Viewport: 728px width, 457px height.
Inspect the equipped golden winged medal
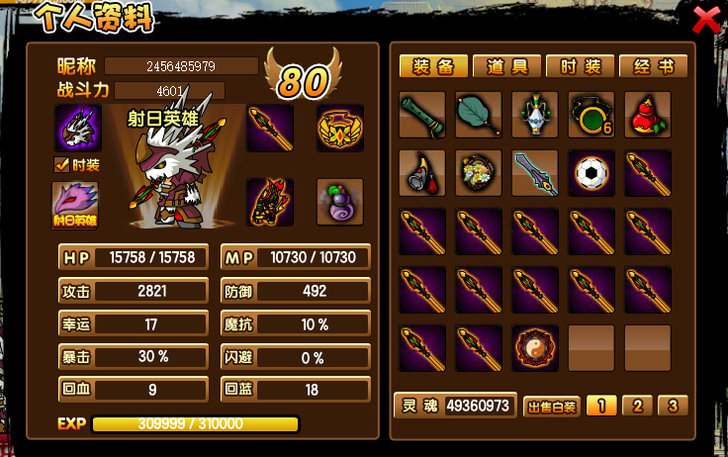pyautogui.click(x=340, y=128)
